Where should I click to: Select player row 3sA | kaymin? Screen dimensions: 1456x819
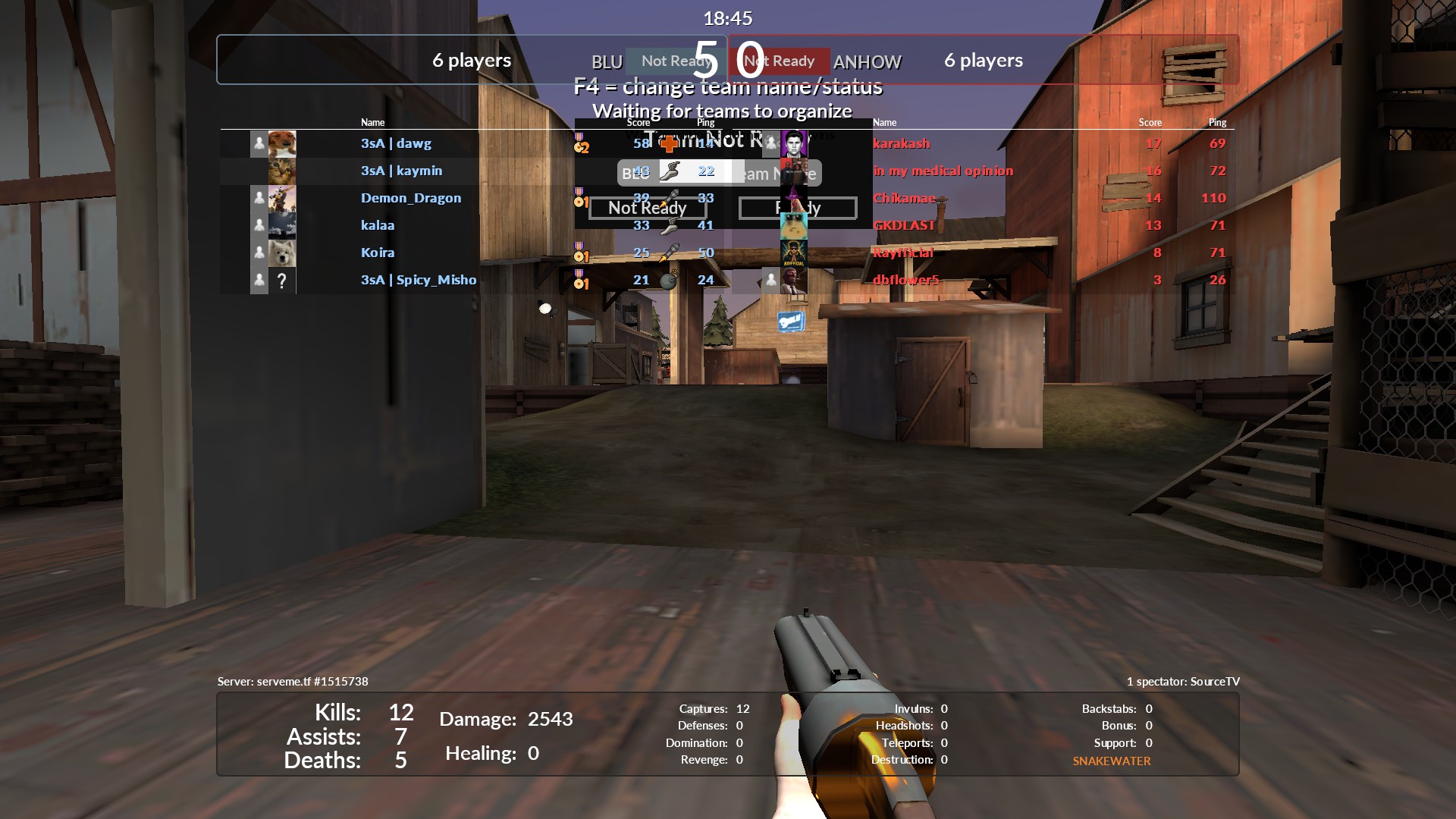tap(401, 171)
